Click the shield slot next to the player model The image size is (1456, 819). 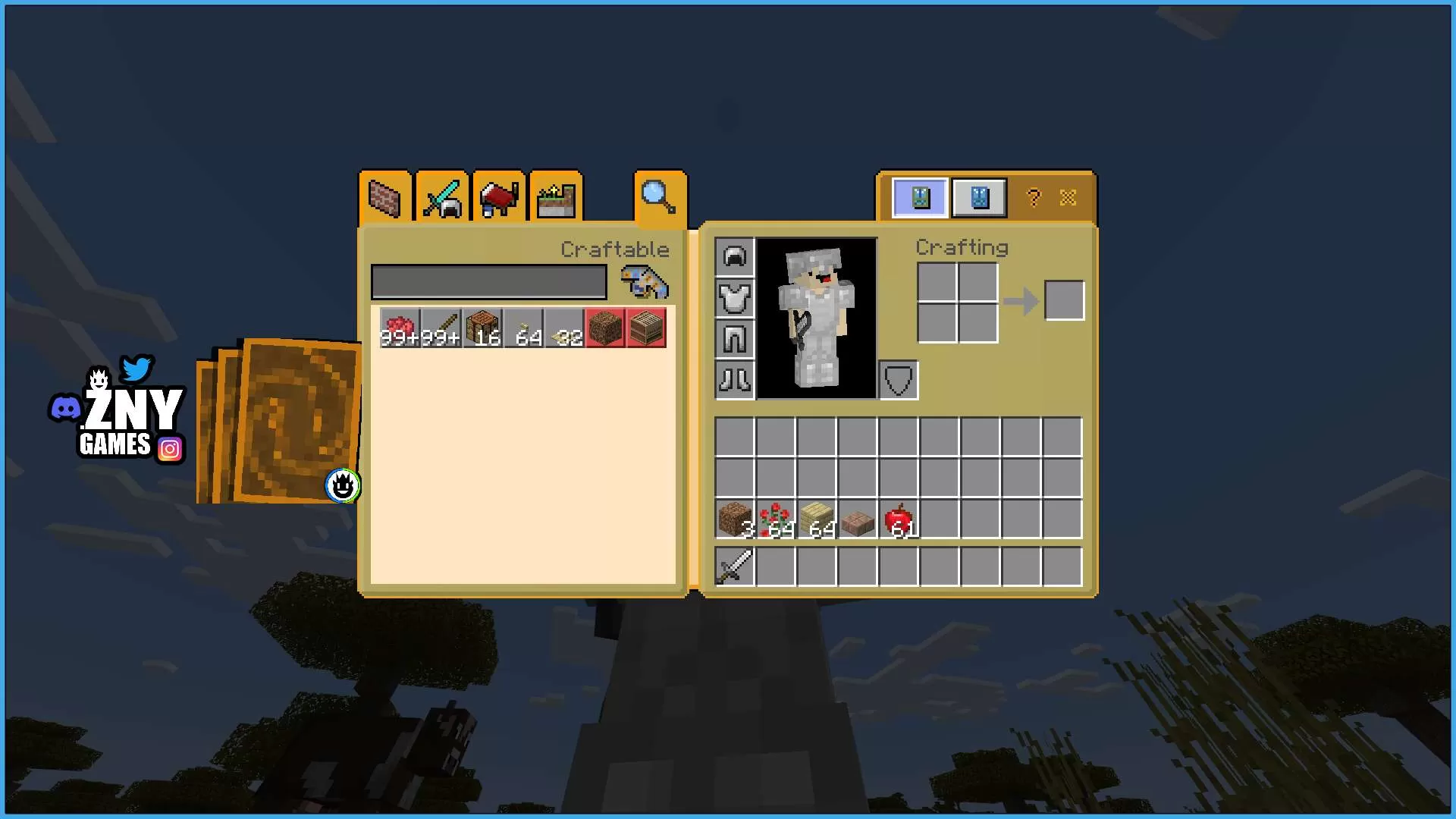point(898,379)
